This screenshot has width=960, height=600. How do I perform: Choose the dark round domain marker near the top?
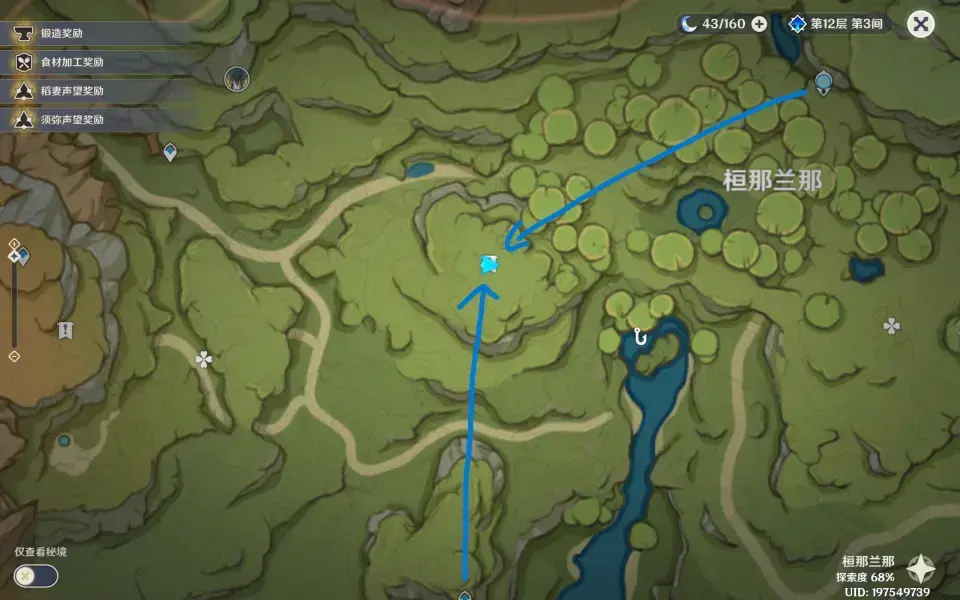[237, 77]
